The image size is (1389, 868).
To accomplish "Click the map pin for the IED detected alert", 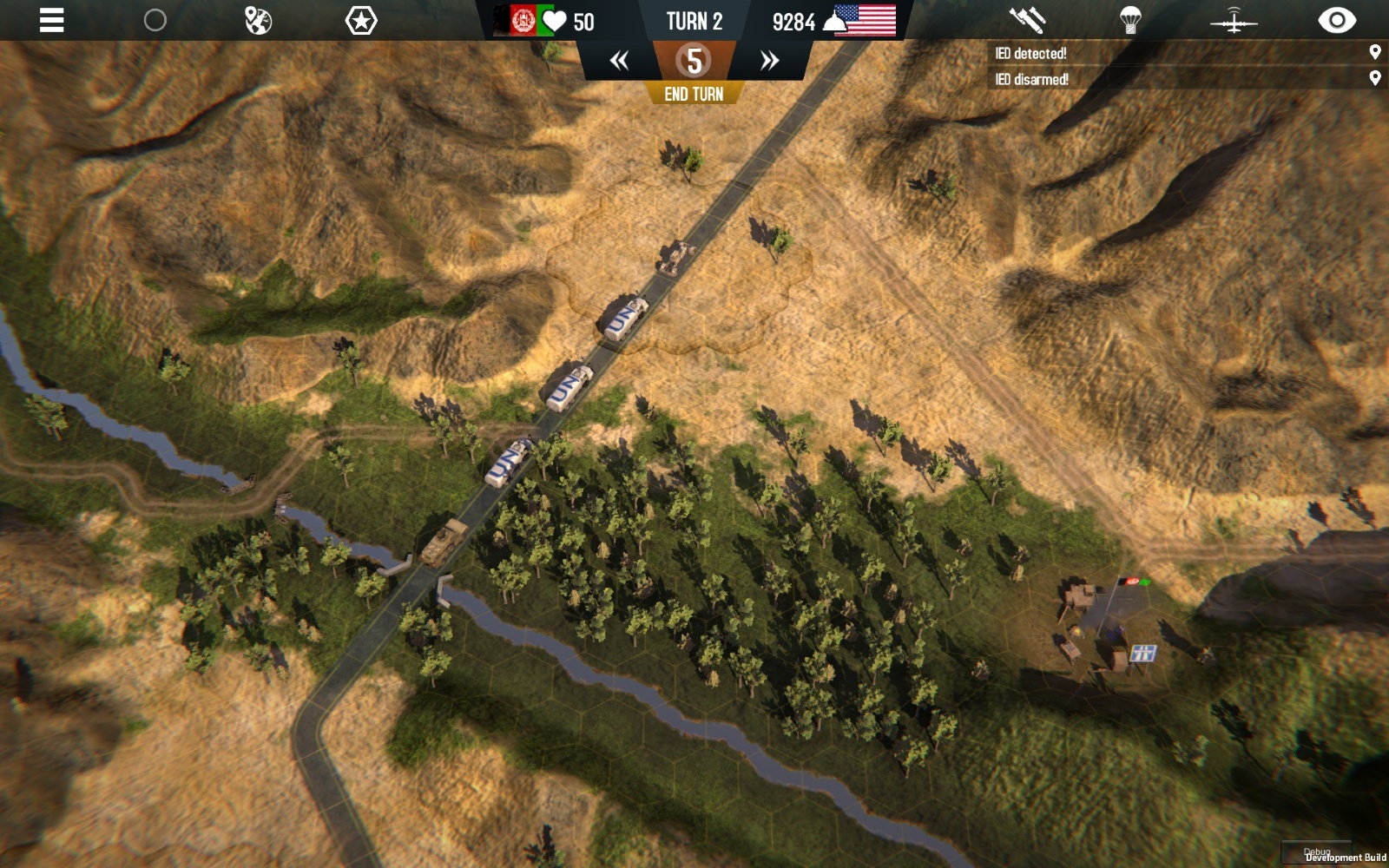I will [x=1374, y=53].
